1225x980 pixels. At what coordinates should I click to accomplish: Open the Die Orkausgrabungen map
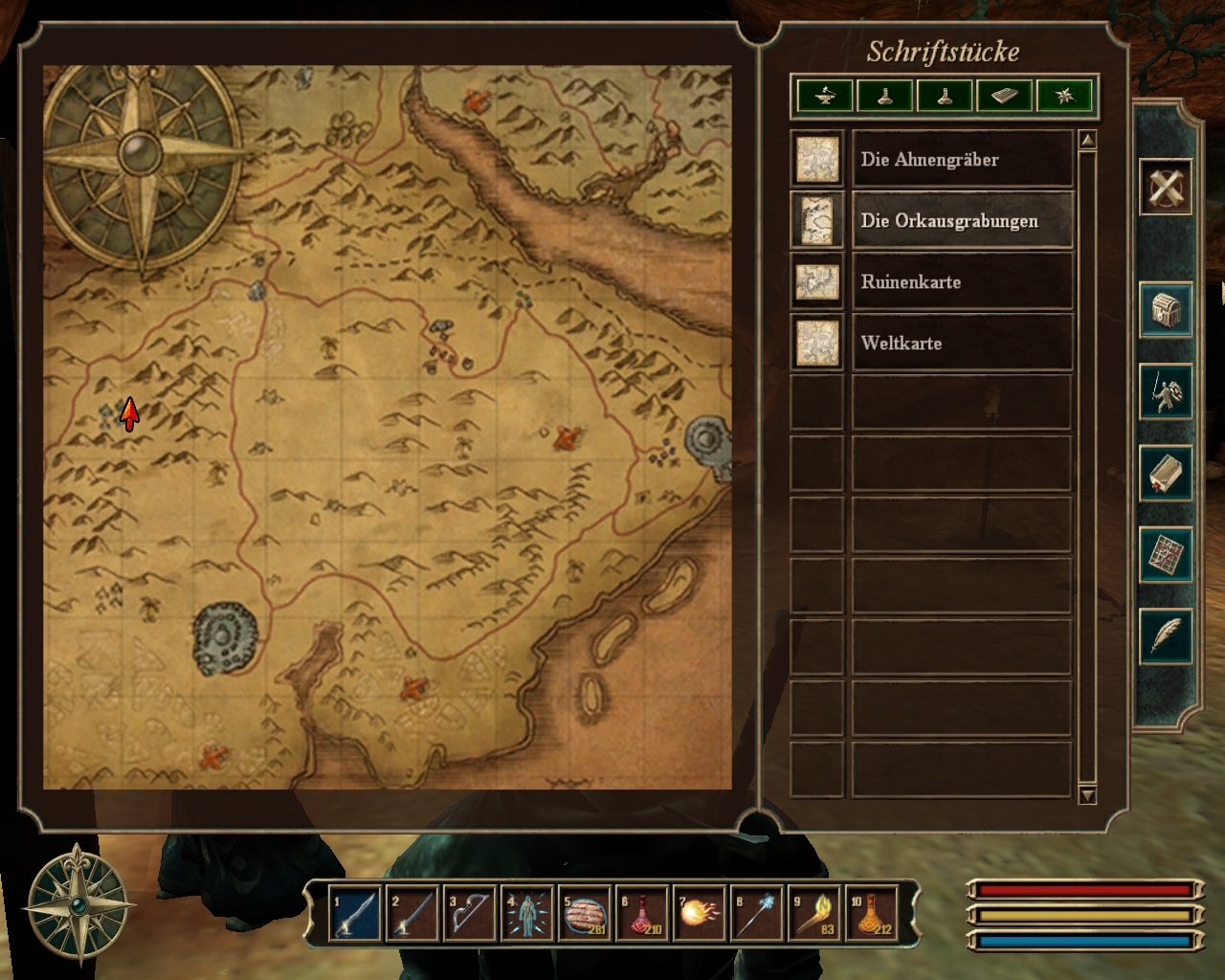coord(962,220)
